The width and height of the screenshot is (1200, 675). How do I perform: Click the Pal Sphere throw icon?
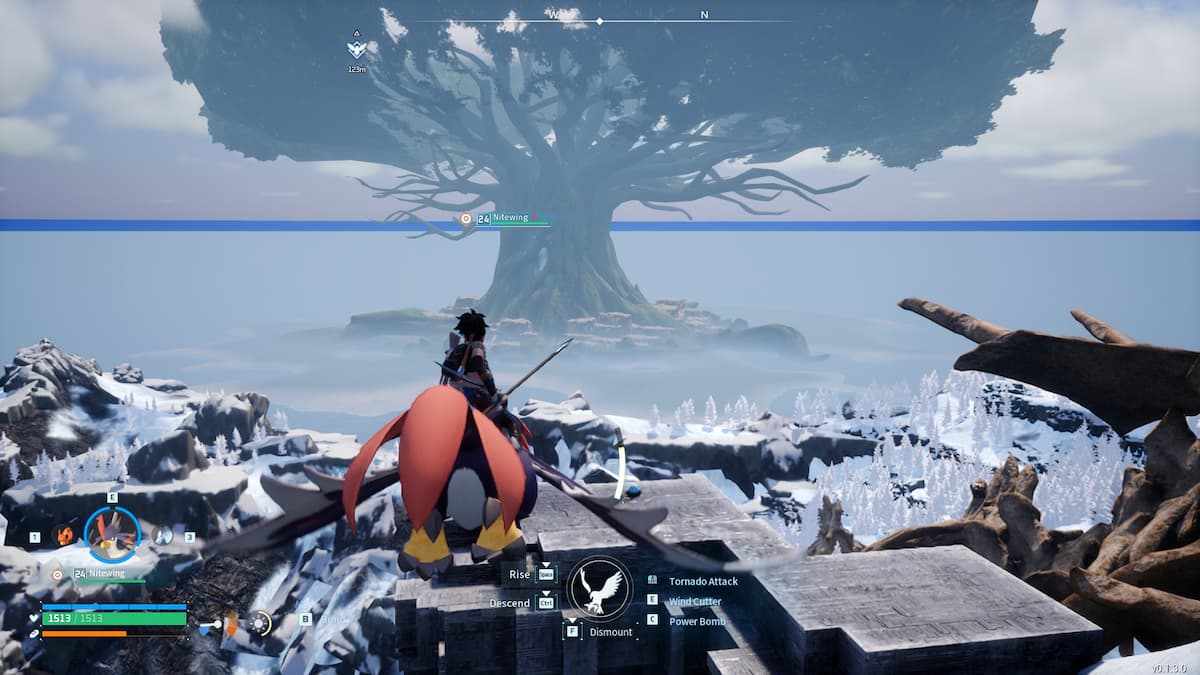[x=259, y=624]
